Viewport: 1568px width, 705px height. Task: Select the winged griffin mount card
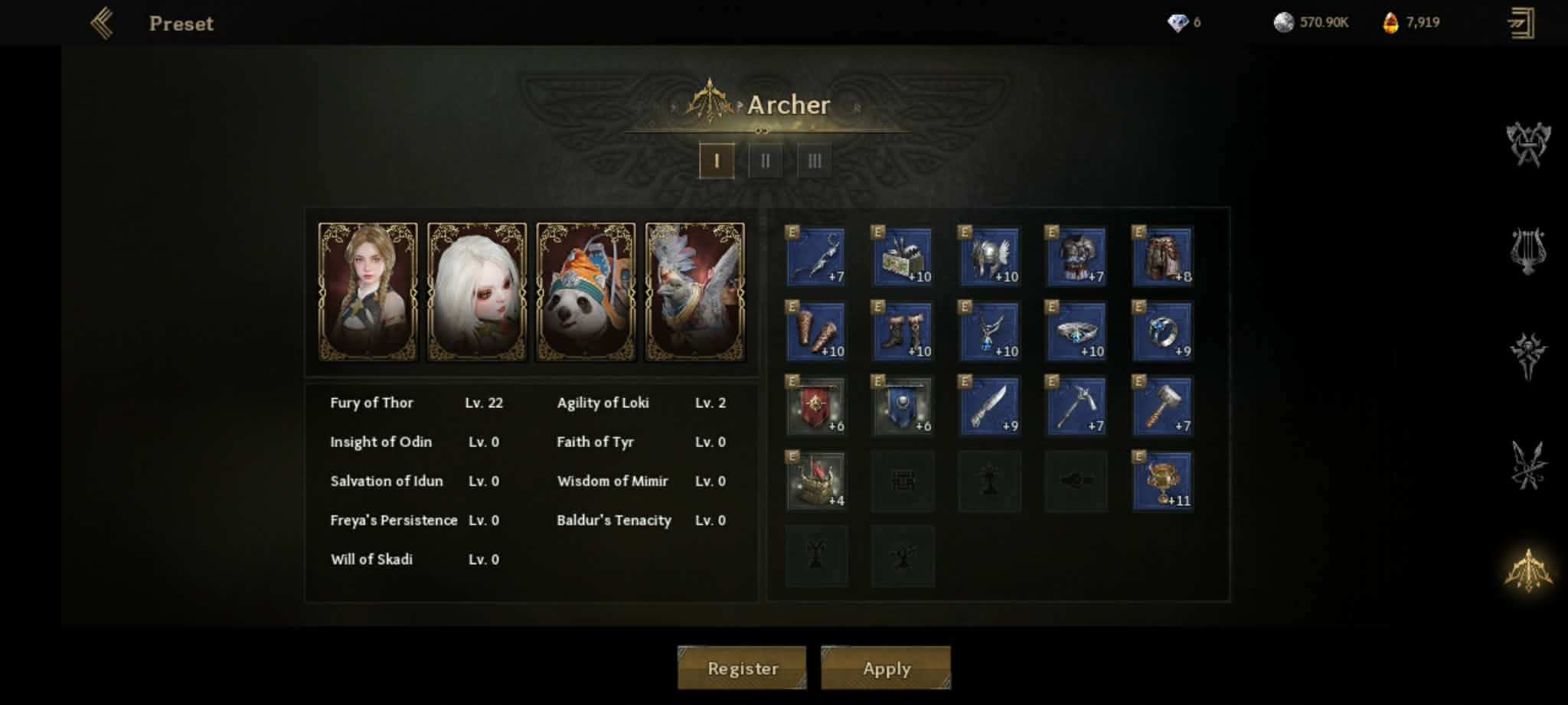pos(694,292)
